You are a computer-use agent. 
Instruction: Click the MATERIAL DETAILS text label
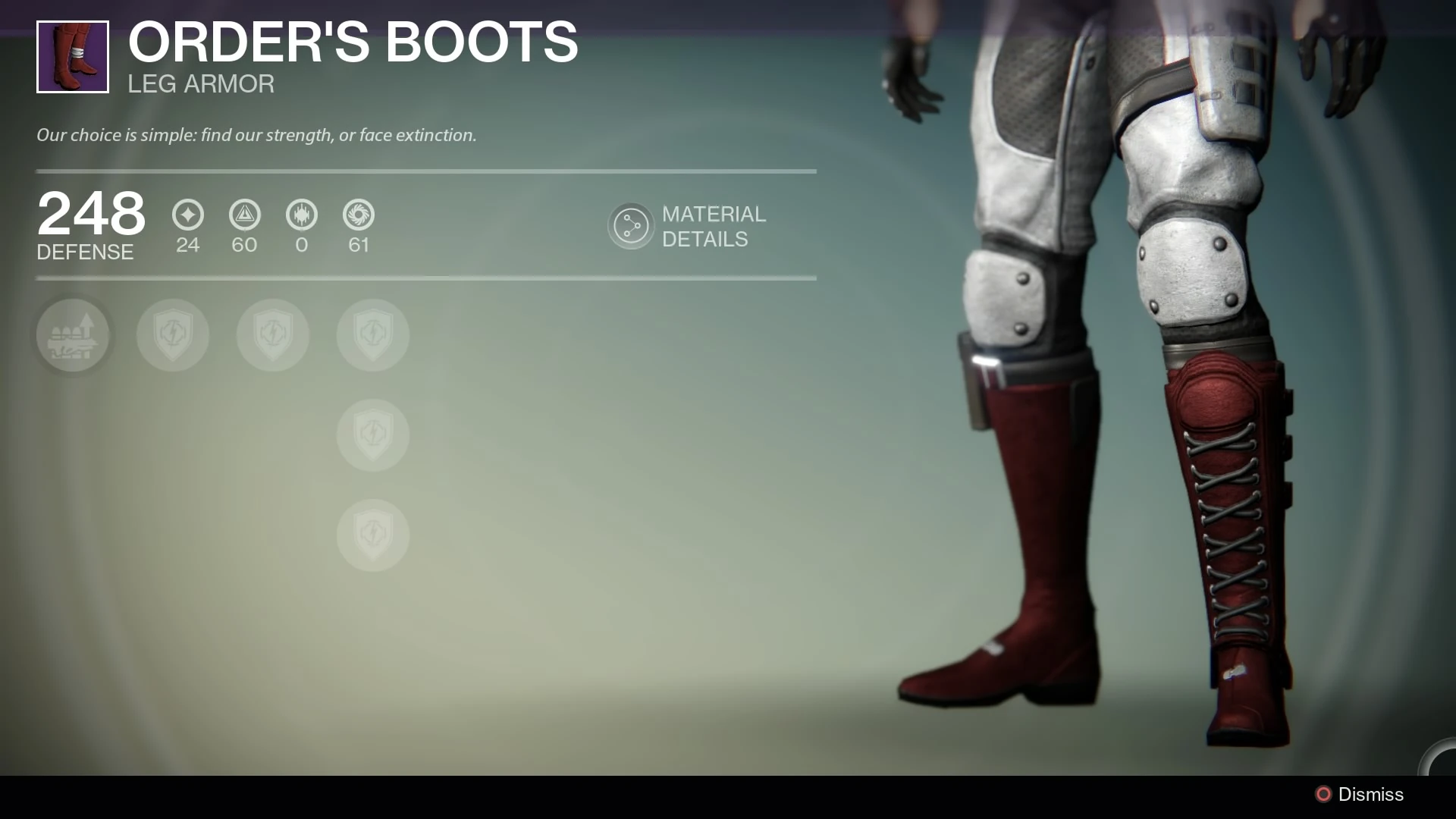click(x=714, y=227)
